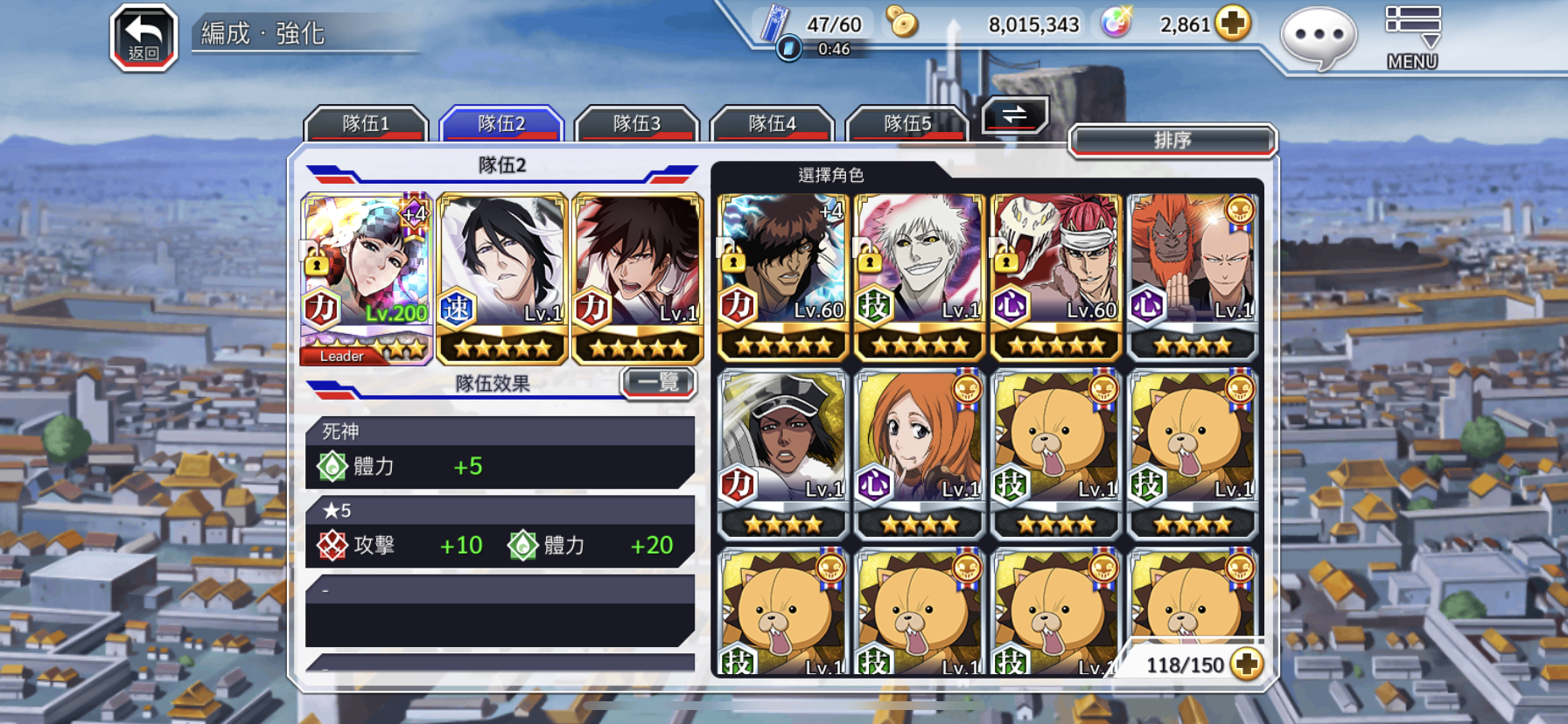Pick the white-haired grinning character card
1568x724 pixels.
point(920,276)
